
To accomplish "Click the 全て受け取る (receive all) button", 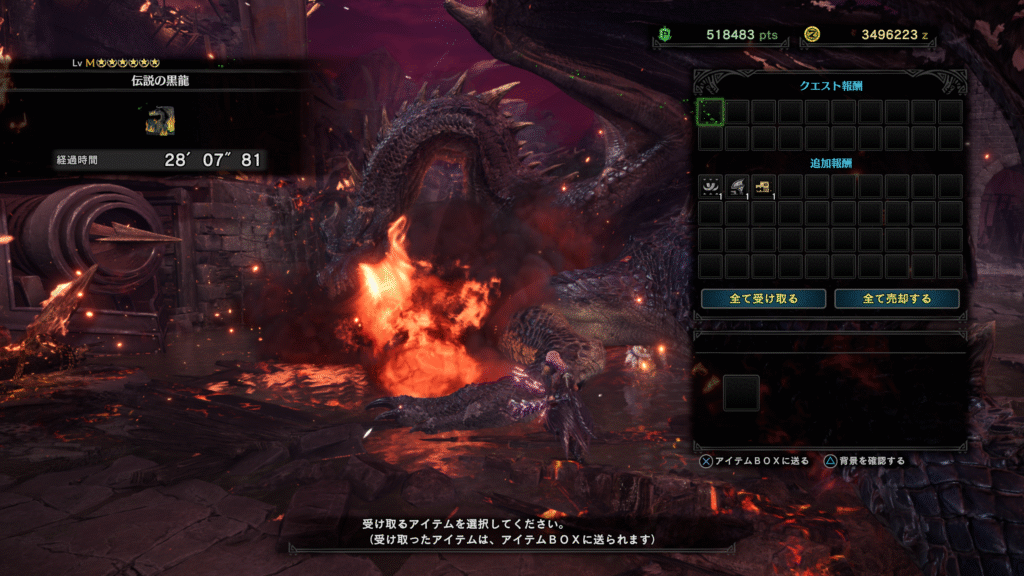I will pyautogui.click(x=764, y=298).
